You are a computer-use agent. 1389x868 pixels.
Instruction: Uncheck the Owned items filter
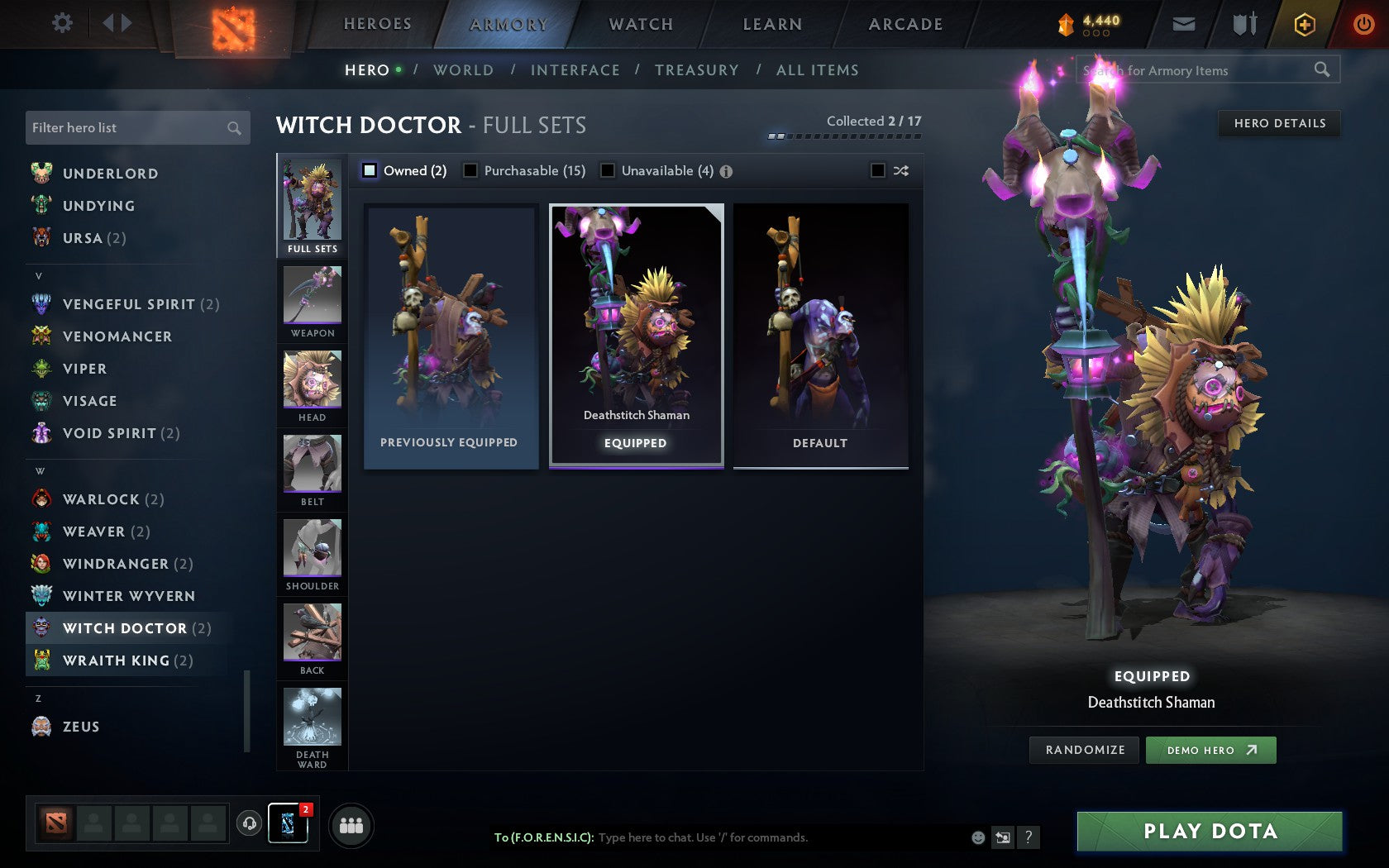[367, 170]
